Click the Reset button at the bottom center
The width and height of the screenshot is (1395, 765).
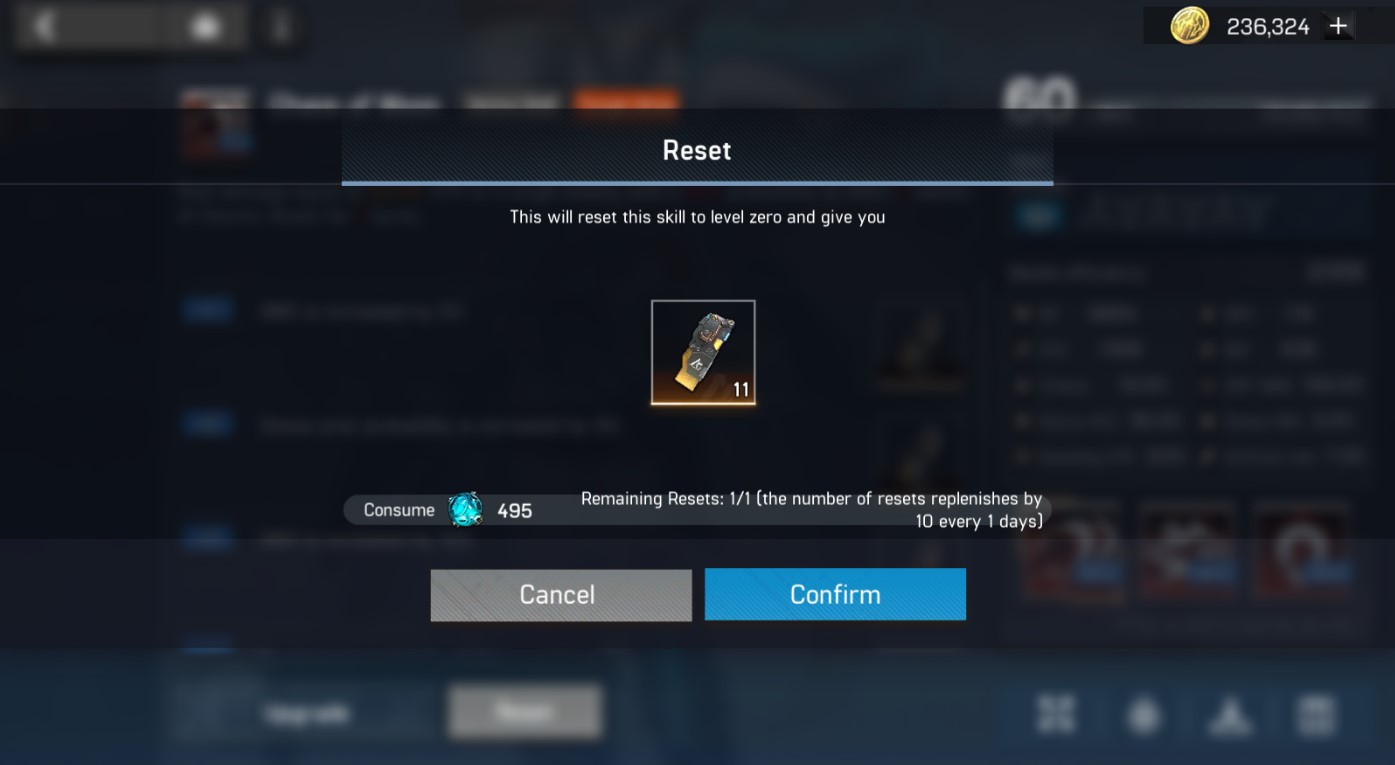pyautogui.click(x=524, y=712)
